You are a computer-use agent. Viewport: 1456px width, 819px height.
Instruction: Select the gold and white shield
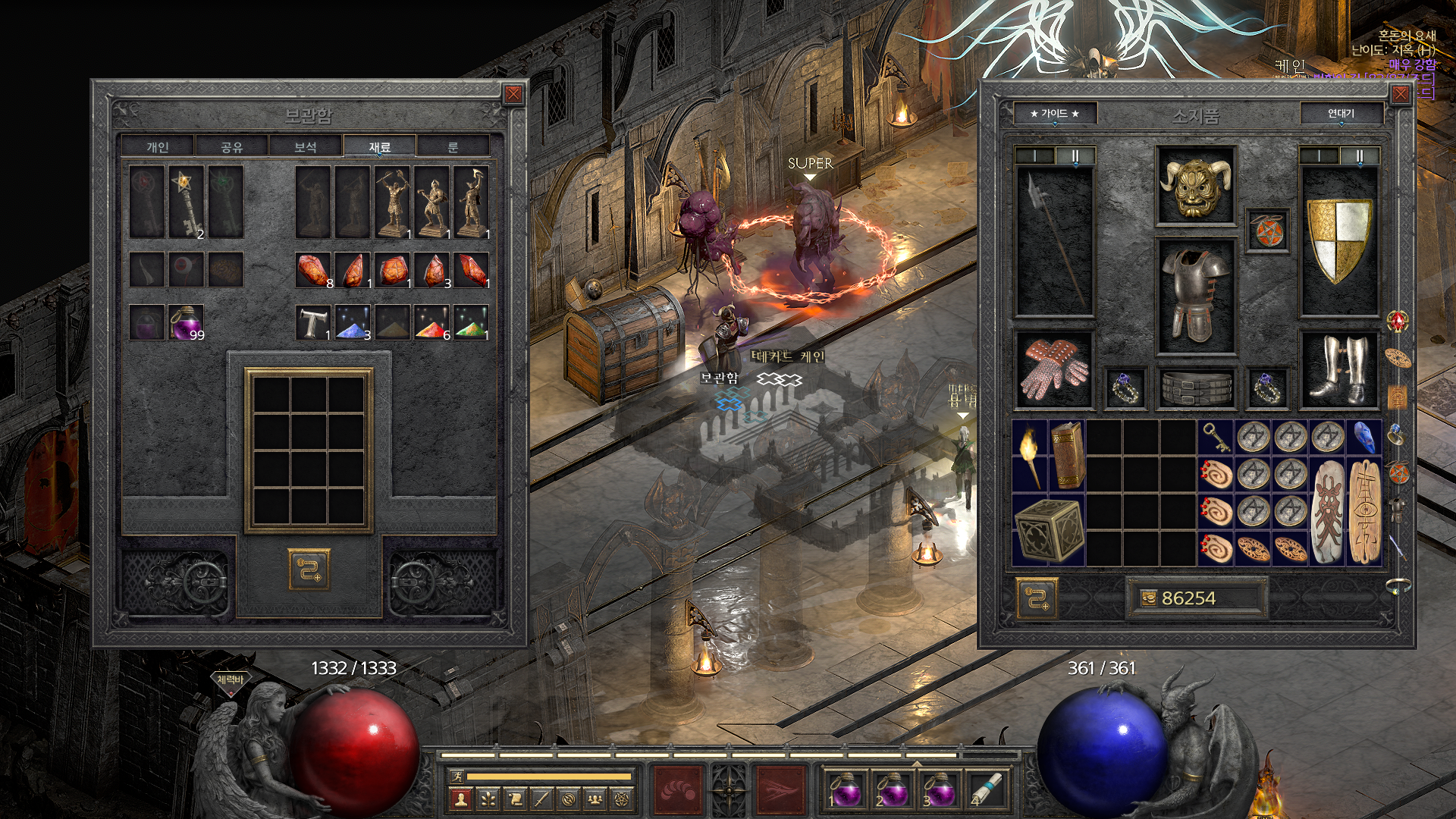click(x=1339, y=240)
